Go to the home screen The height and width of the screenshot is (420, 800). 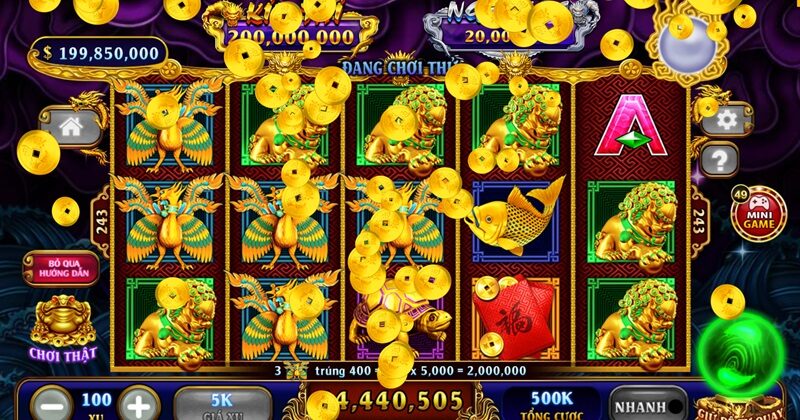[70, 127]
